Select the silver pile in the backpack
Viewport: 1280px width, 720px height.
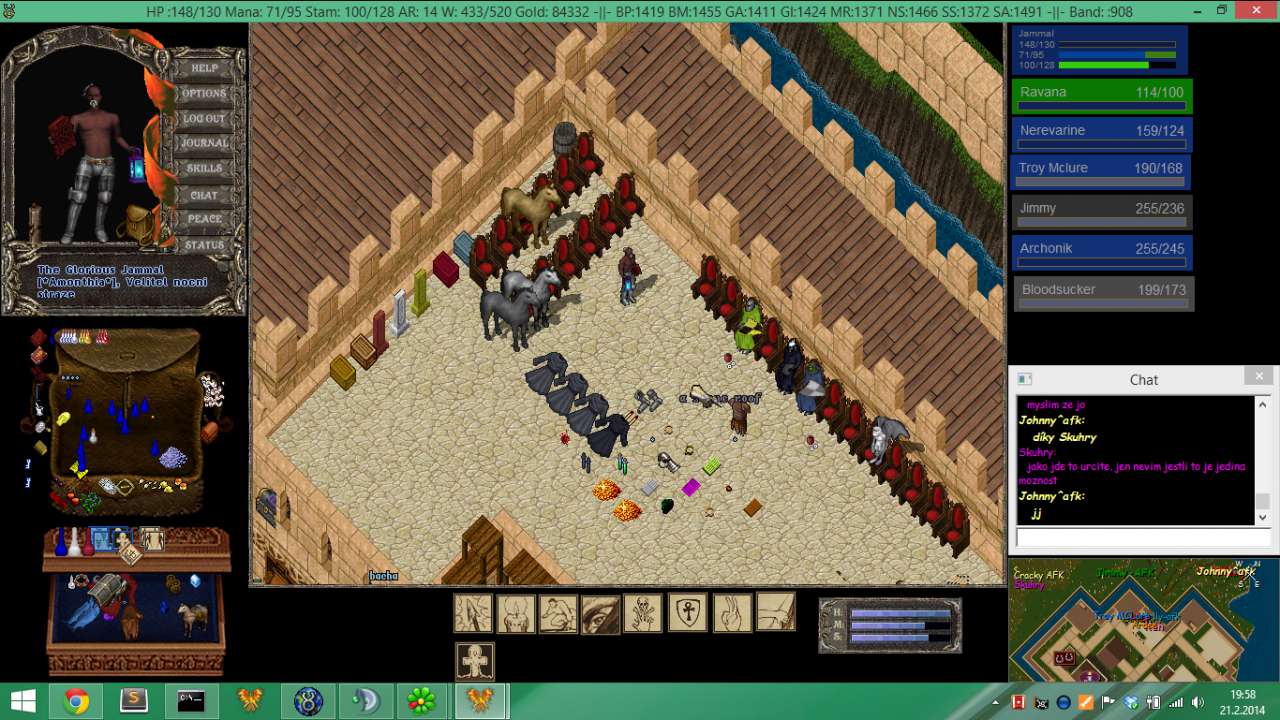[x=173, y=457]
